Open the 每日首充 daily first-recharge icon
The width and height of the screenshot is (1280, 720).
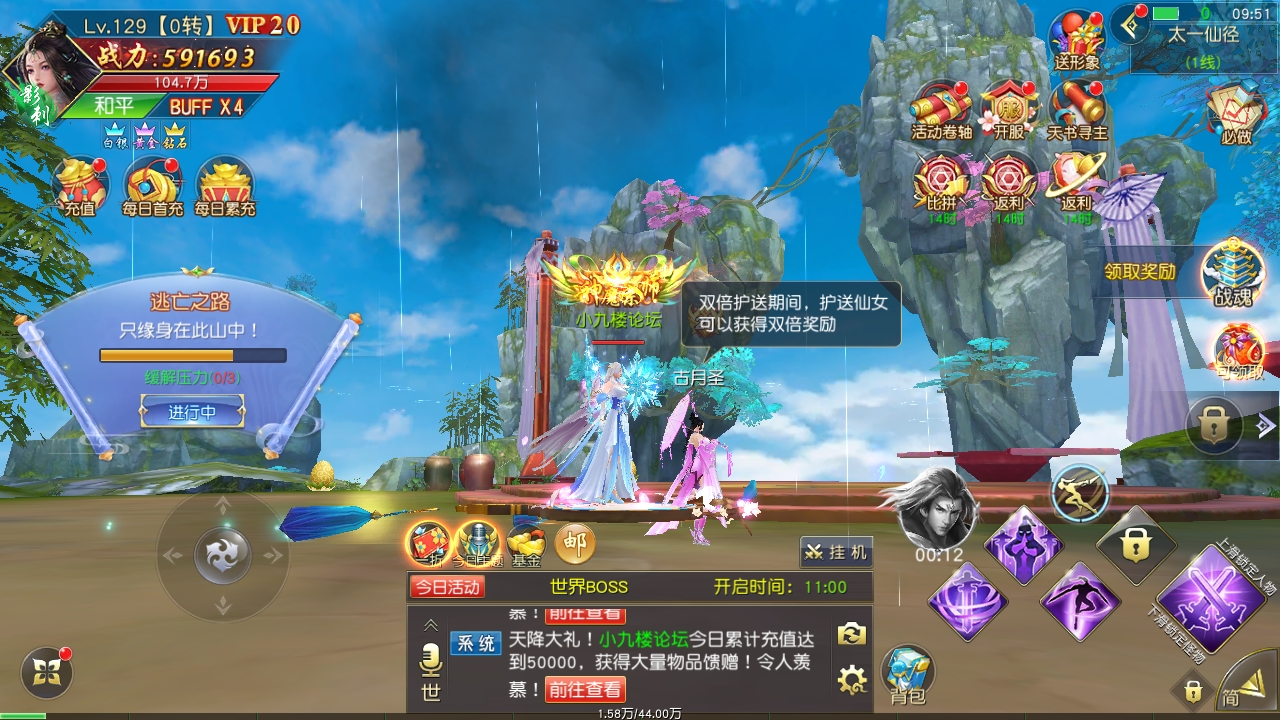(153, 186)
